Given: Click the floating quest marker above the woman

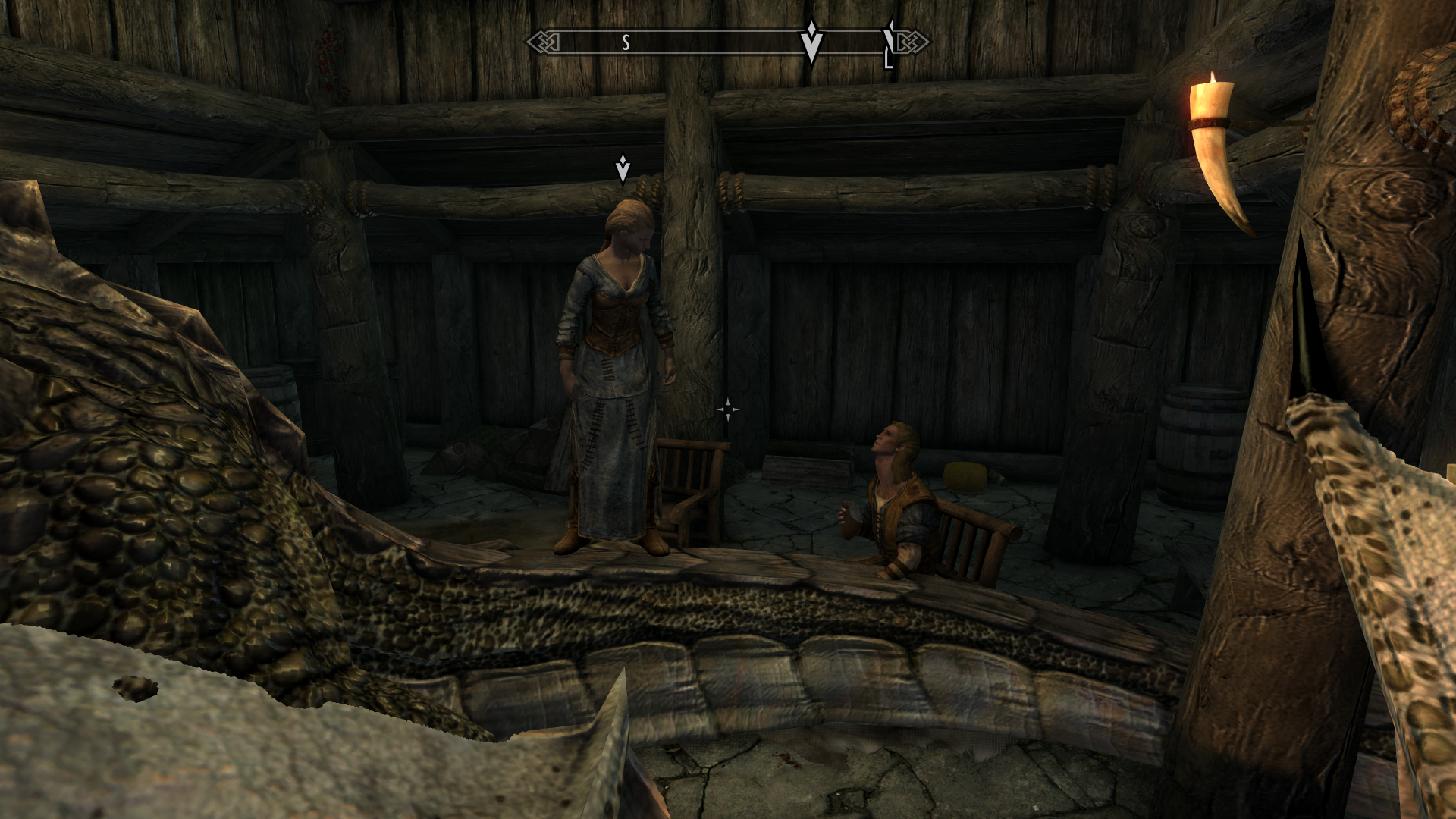Looking at the screenshot, I should coord(623,170).
